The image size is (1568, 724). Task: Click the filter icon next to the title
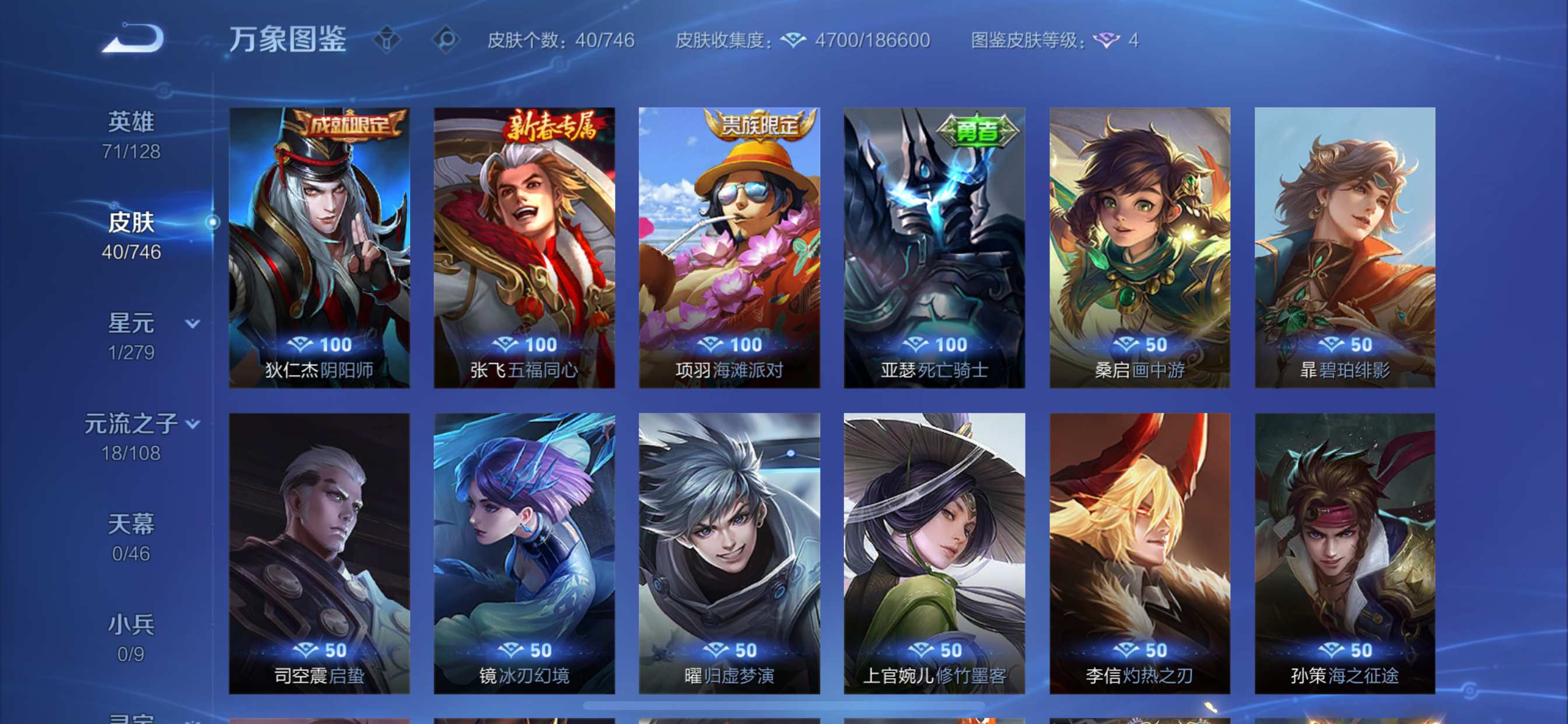point(387,39)
